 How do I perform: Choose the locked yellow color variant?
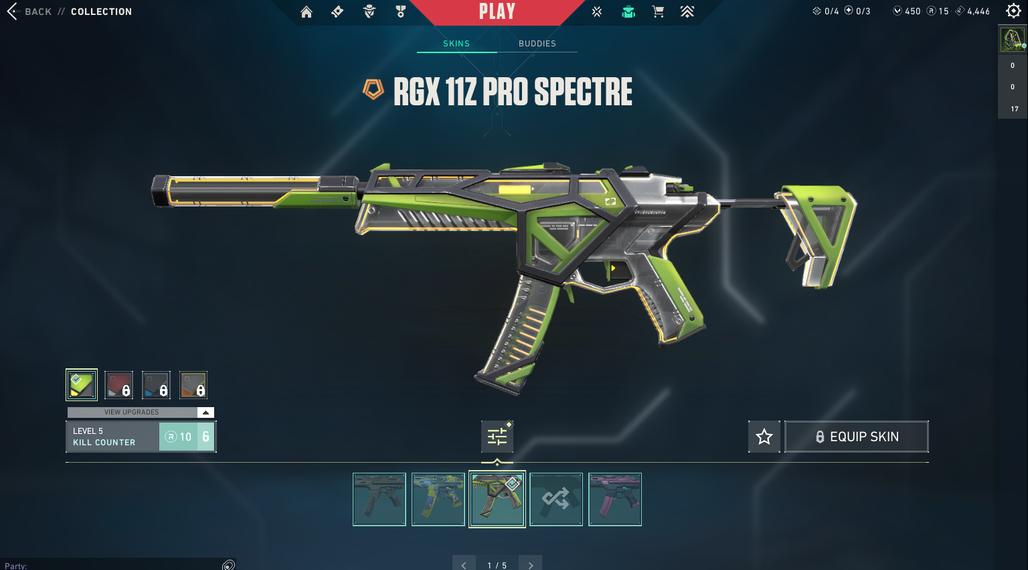click(193, 384)
